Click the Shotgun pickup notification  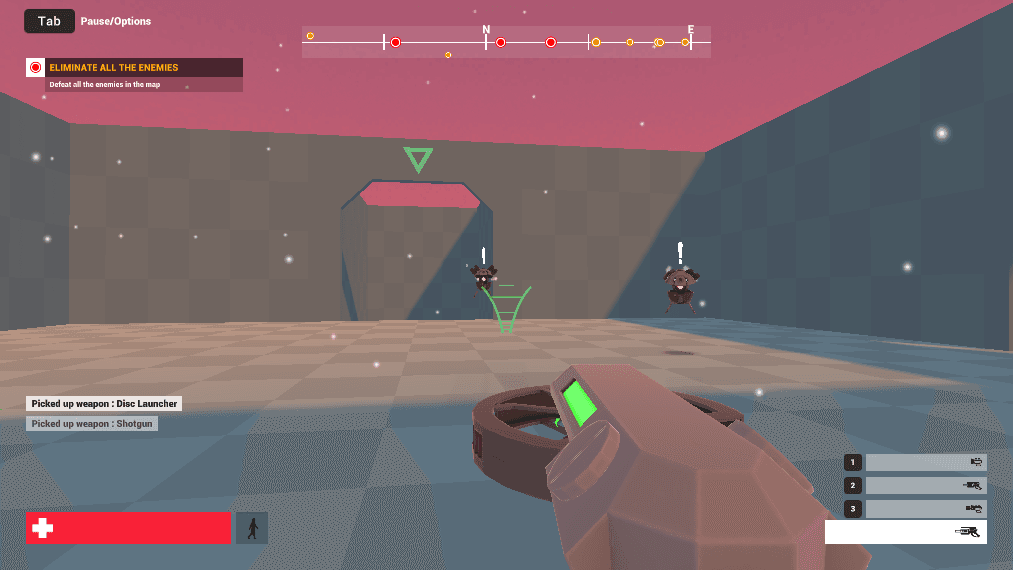point(92,424)
